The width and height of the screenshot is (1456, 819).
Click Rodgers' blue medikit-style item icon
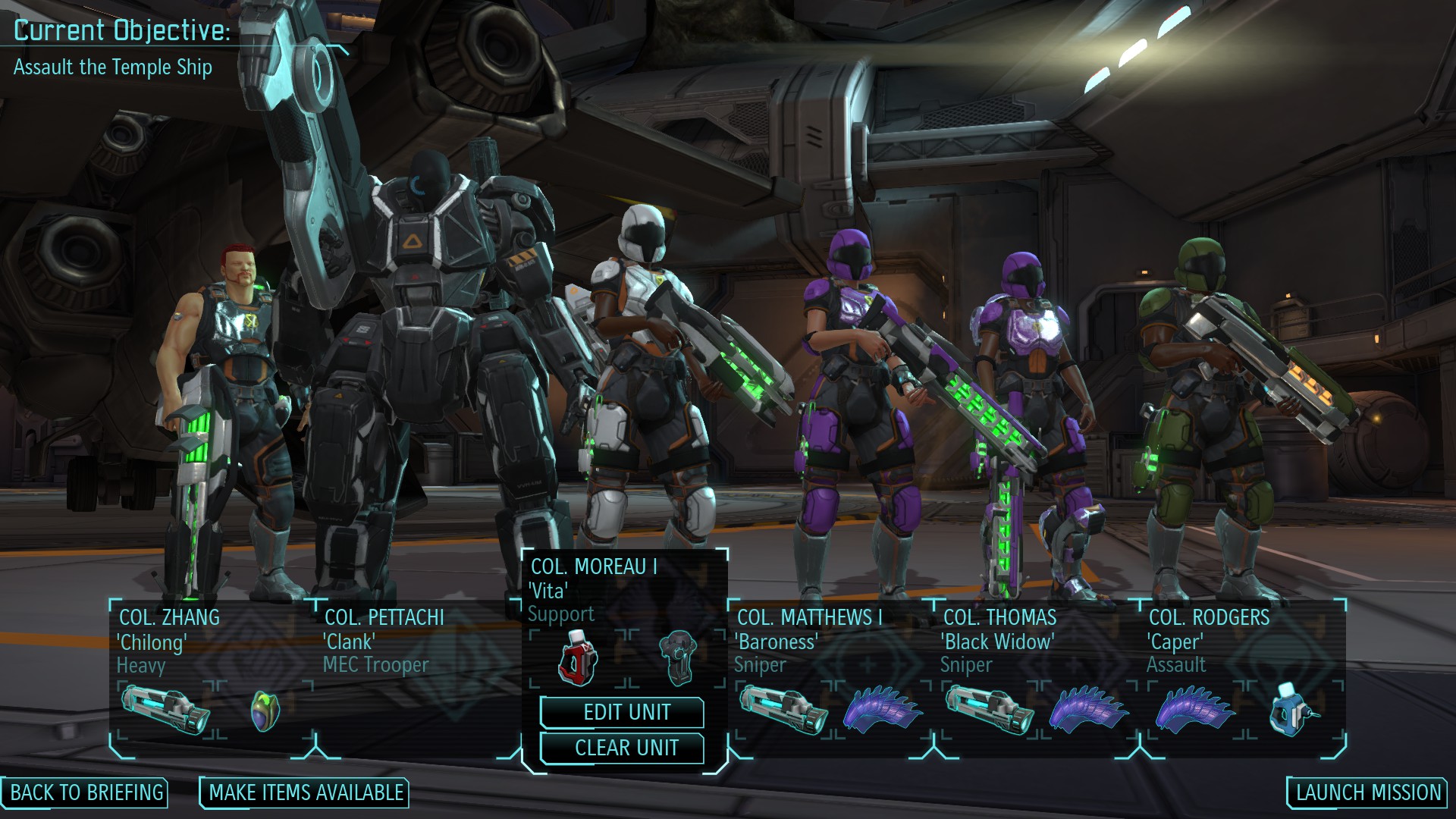coord(1292,711)
